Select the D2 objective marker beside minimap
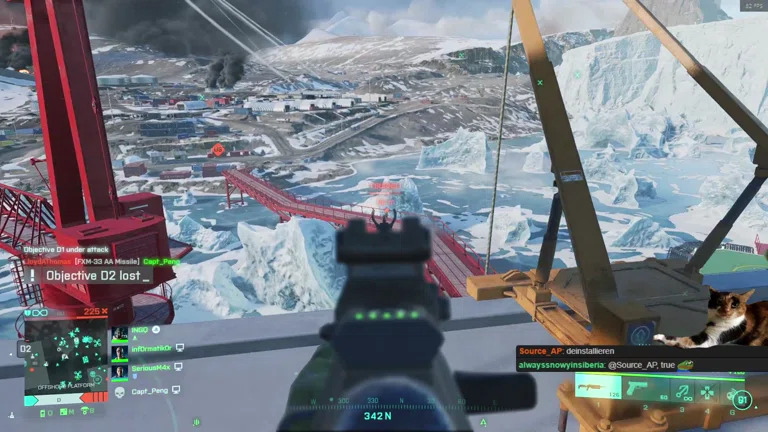The width and height of the screenshot is (768, 432). [26, 349]
